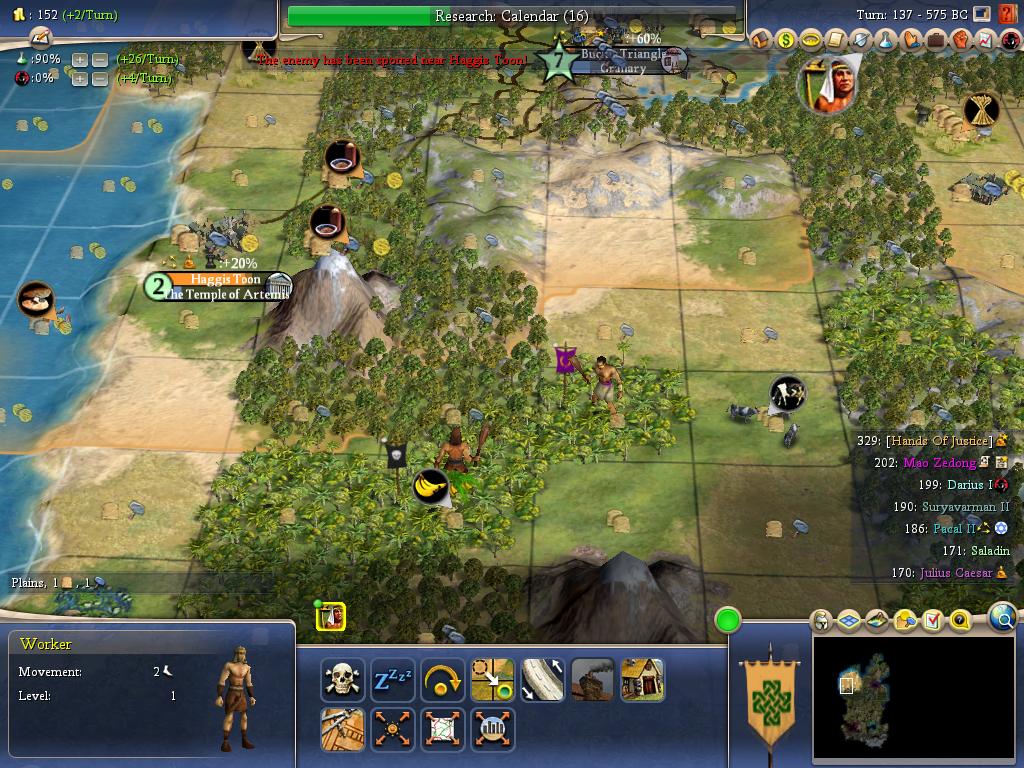Skip this worker's turn
Image resolution: width=1024 pixels, height=768 pixels.
click(x=443, y=680)
